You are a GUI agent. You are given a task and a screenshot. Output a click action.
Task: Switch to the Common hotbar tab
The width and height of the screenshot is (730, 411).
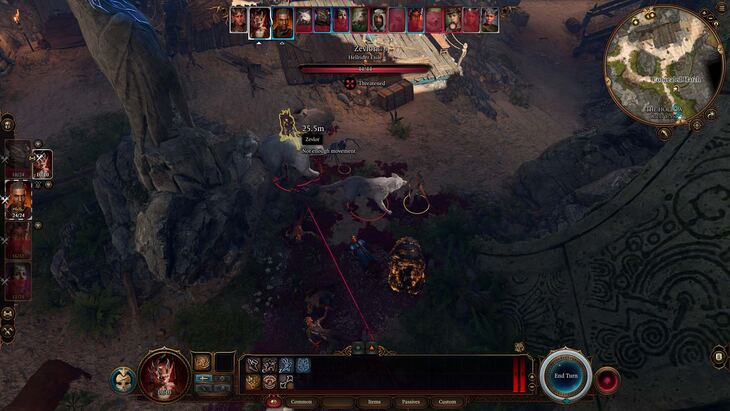tap(301, 402)
